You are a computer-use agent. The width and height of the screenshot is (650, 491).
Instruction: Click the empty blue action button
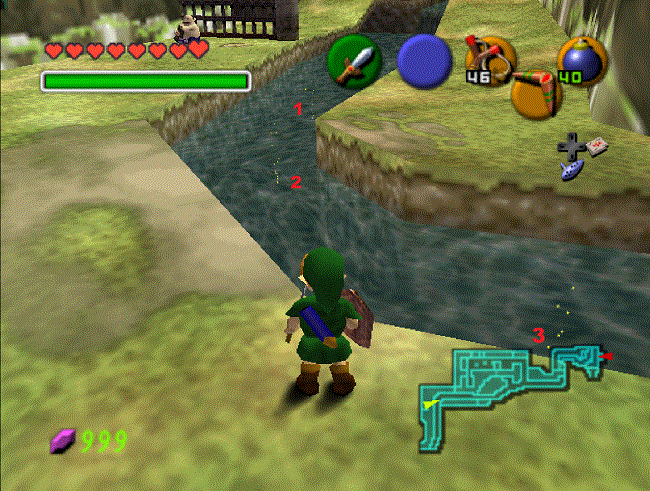coord(424,61)
